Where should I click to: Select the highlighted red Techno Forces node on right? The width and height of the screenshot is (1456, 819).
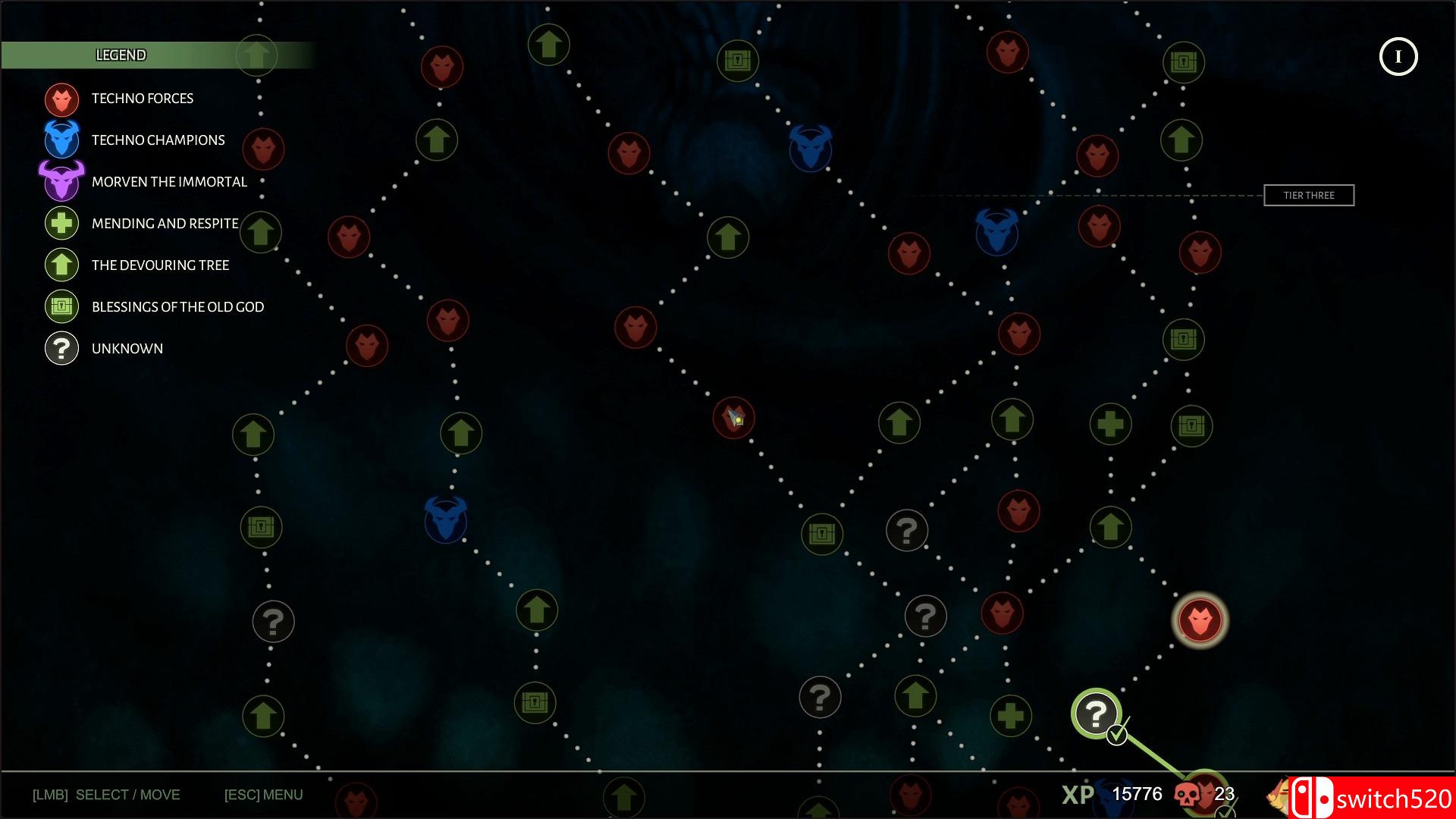point(1200,620)
